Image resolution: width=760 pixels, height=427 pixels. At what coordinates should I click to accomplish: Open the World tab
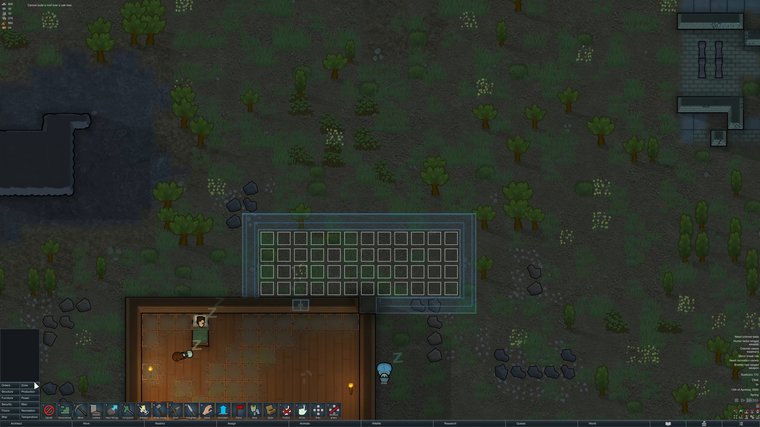click(592, 423)
